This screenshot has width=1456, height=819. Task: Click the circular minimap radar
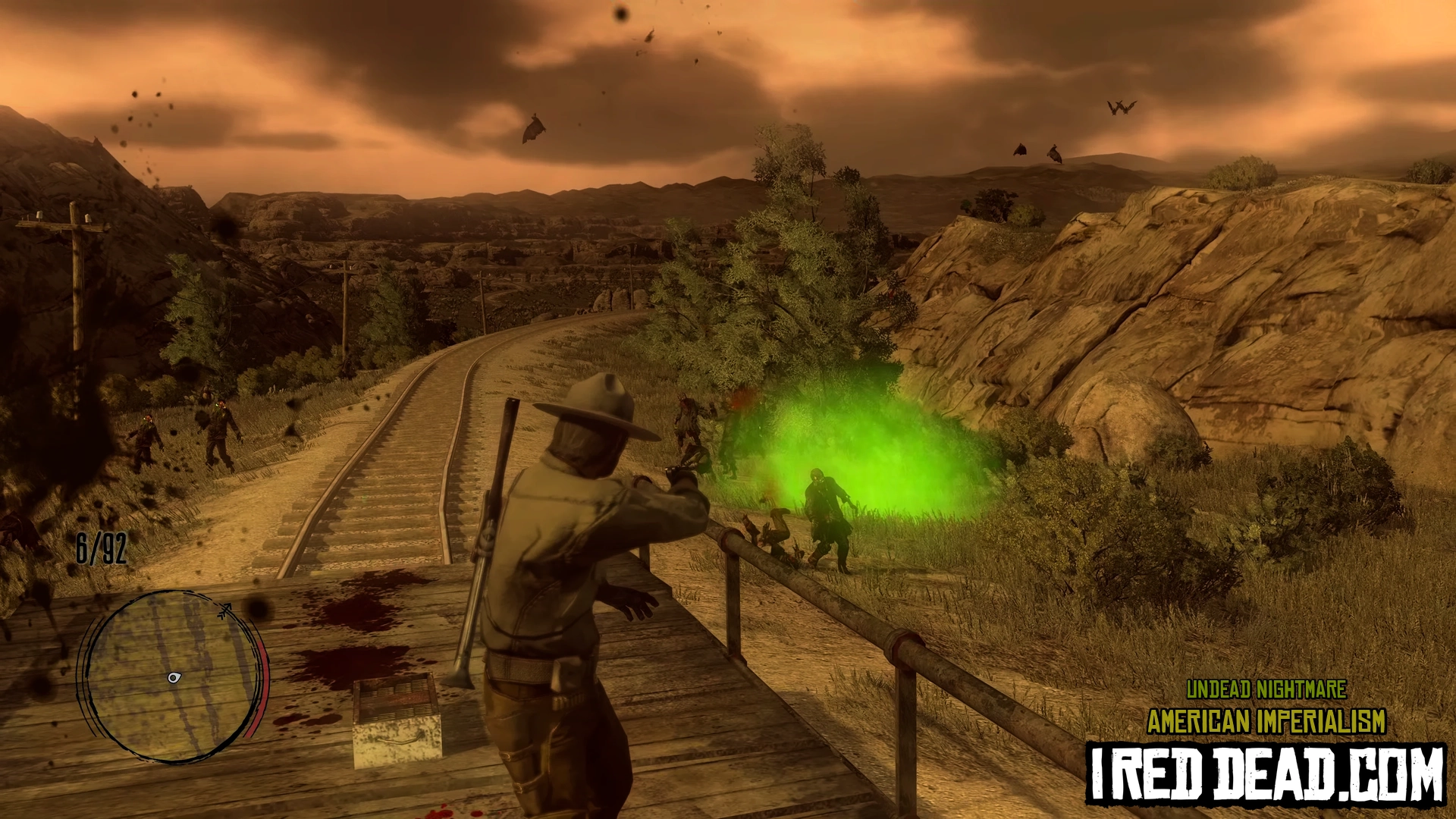(x=173, y=675)
